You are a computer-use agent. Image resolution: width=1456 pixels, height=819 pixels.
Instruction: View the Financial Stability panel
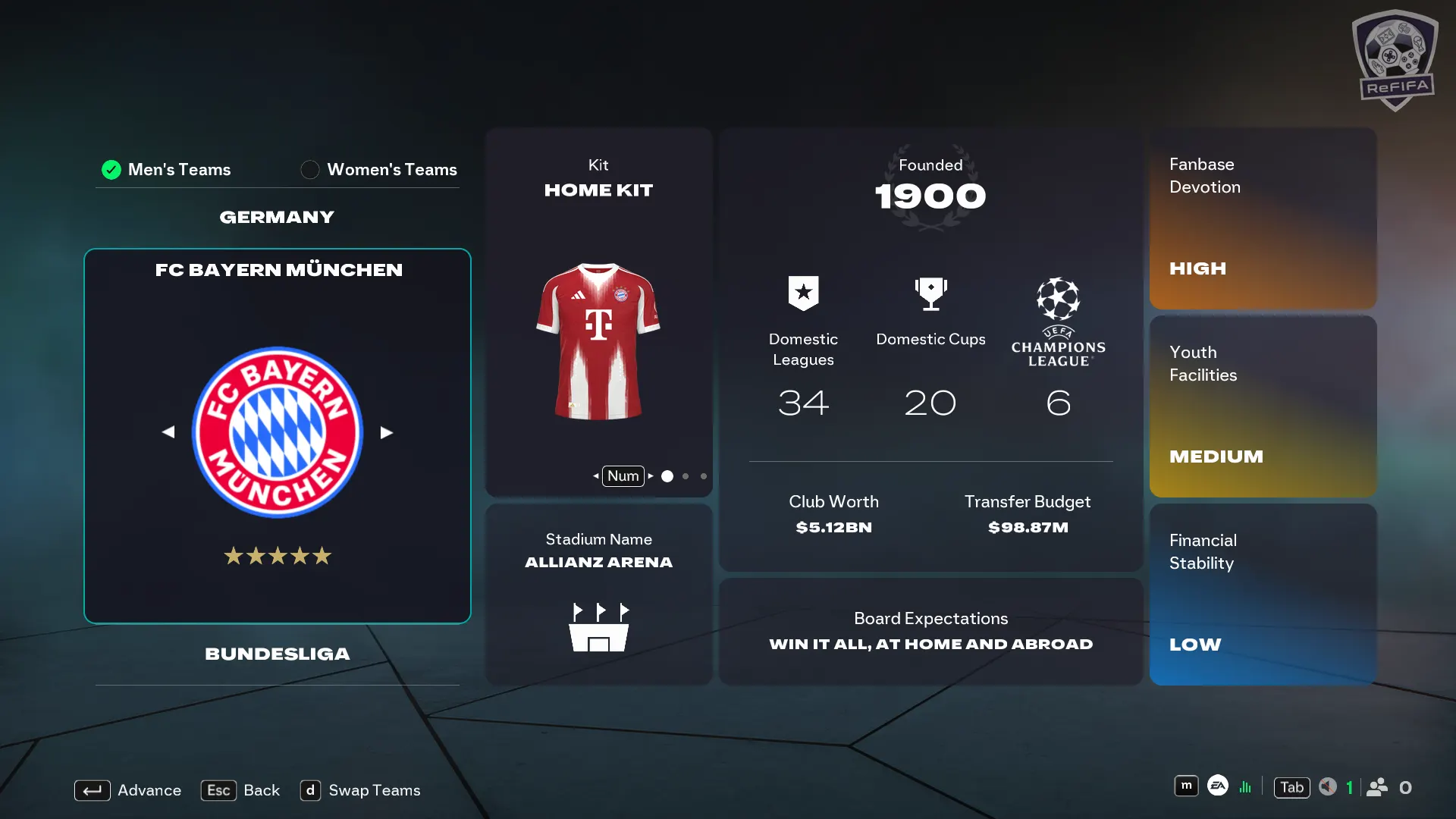click(1263, 595)
